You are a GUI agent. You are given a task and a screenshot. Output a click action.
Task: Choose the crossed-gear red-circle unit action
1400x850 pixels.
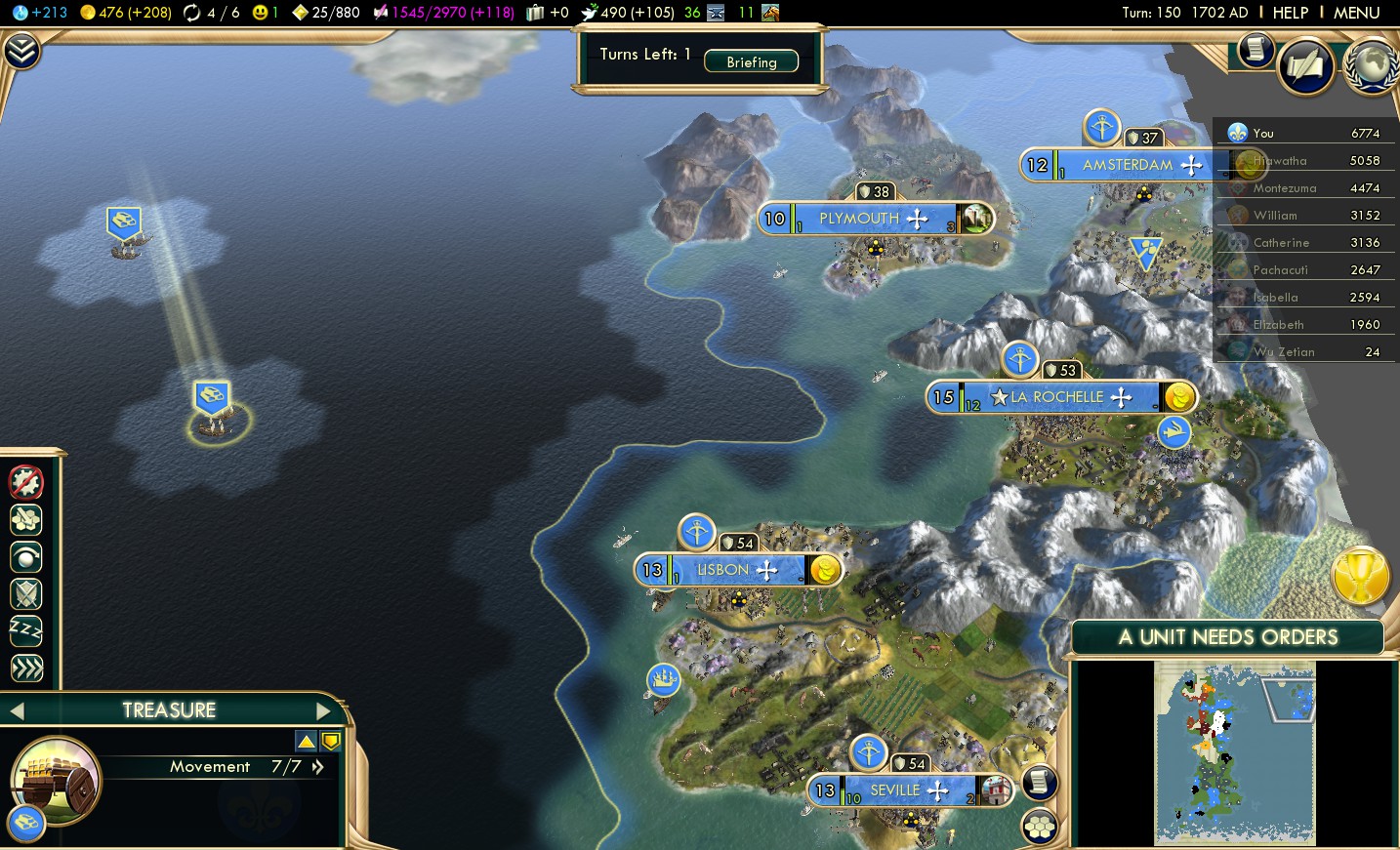pos(26,481)
